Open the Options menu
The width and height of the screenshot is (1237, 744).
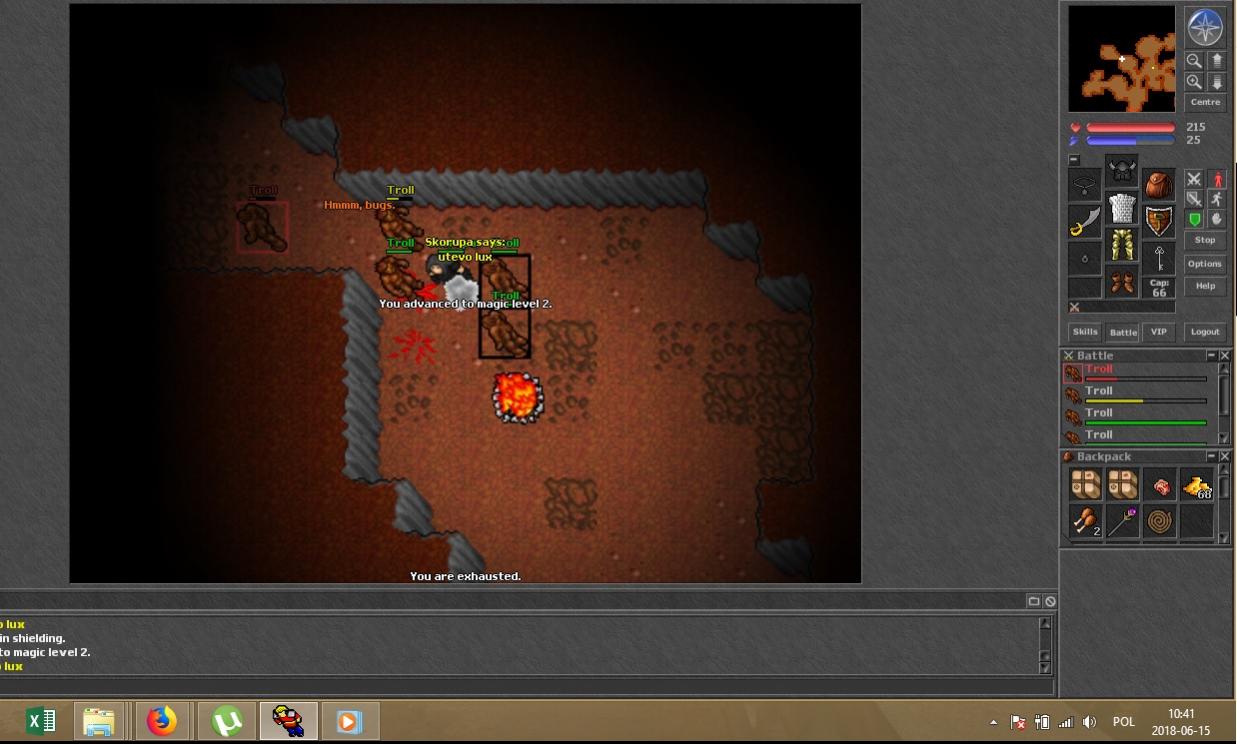(x=1205, y=264)
